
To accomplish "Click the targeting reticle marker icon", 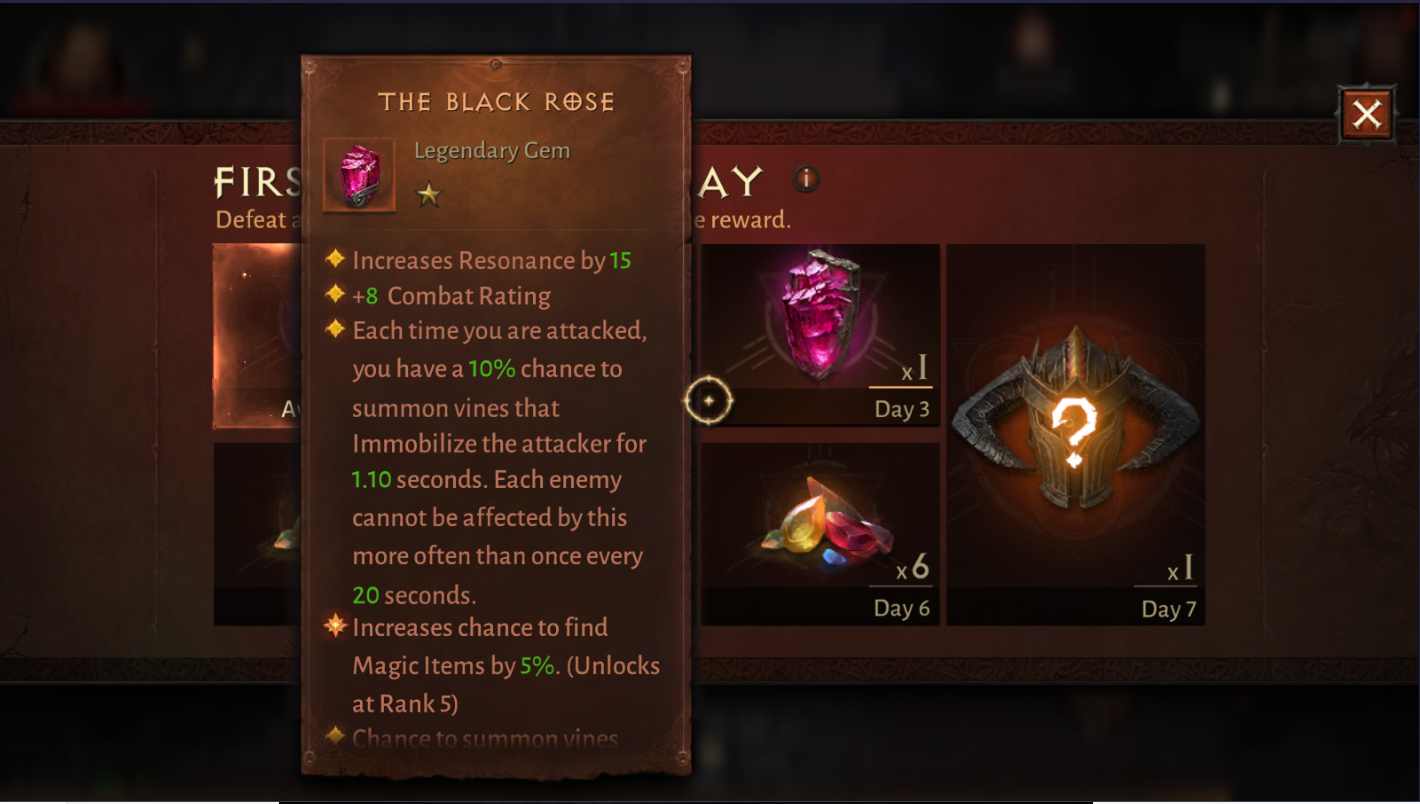I will click(709, 400).
